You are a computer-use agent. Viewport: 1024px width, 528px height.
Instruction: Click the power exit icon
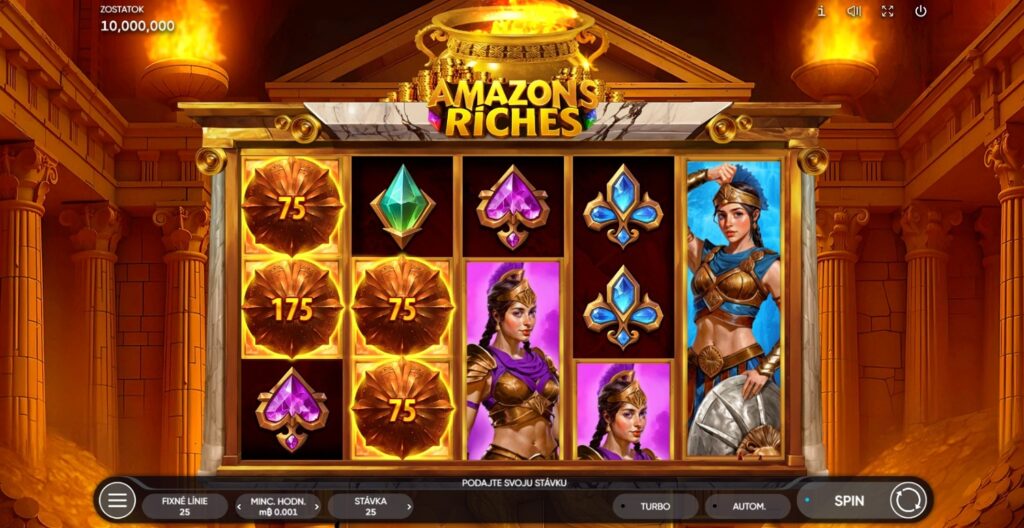(x=920, y=11)
